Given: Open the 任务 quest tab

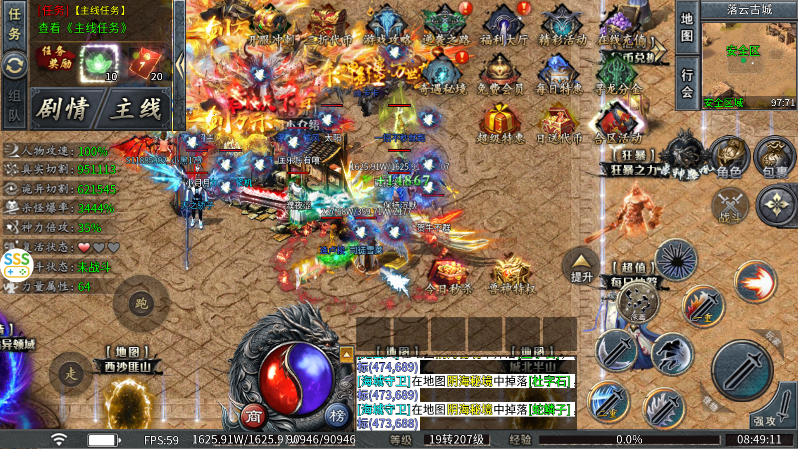Looking at the screenshot, I should 14,26.
